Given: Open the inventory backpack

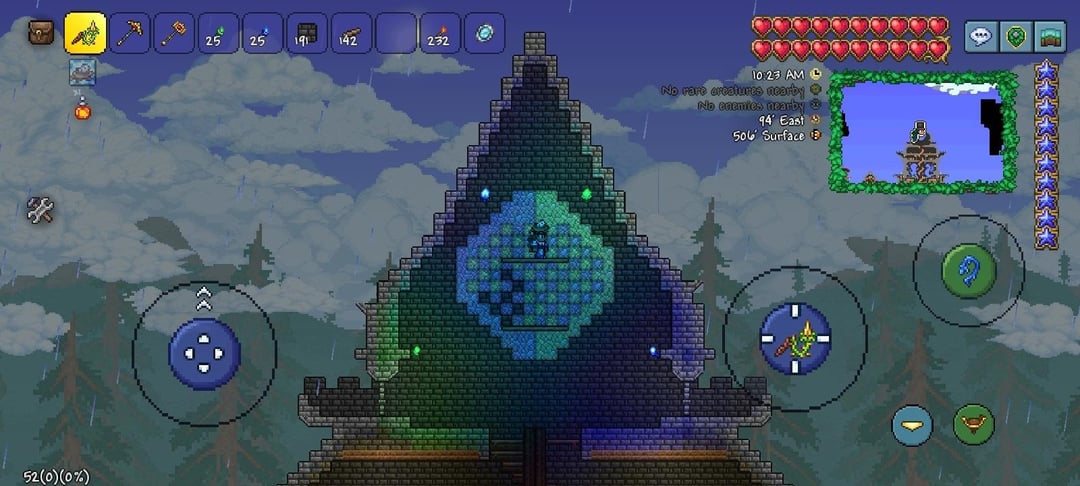Looking at the screenshot, I should tap(41, 32).
